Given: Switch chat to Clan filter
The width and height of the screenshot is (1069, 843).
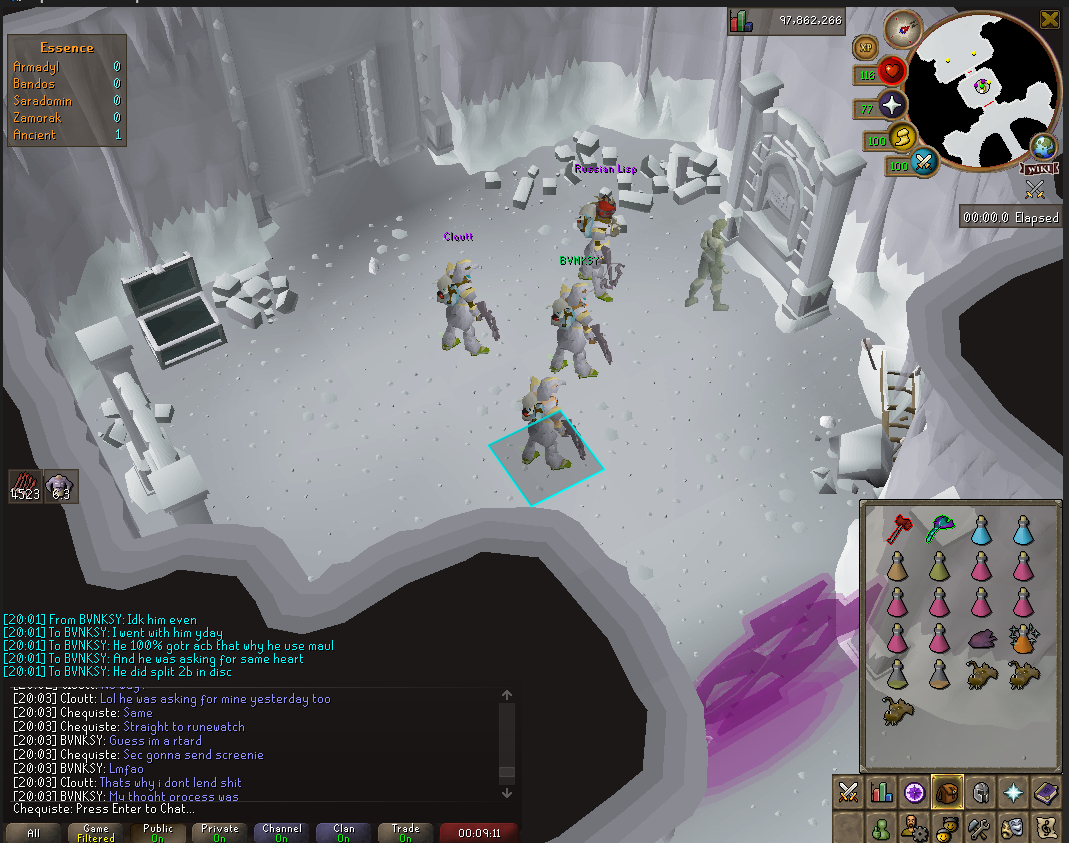Looking at the screenshot, I should click(344, 832).
